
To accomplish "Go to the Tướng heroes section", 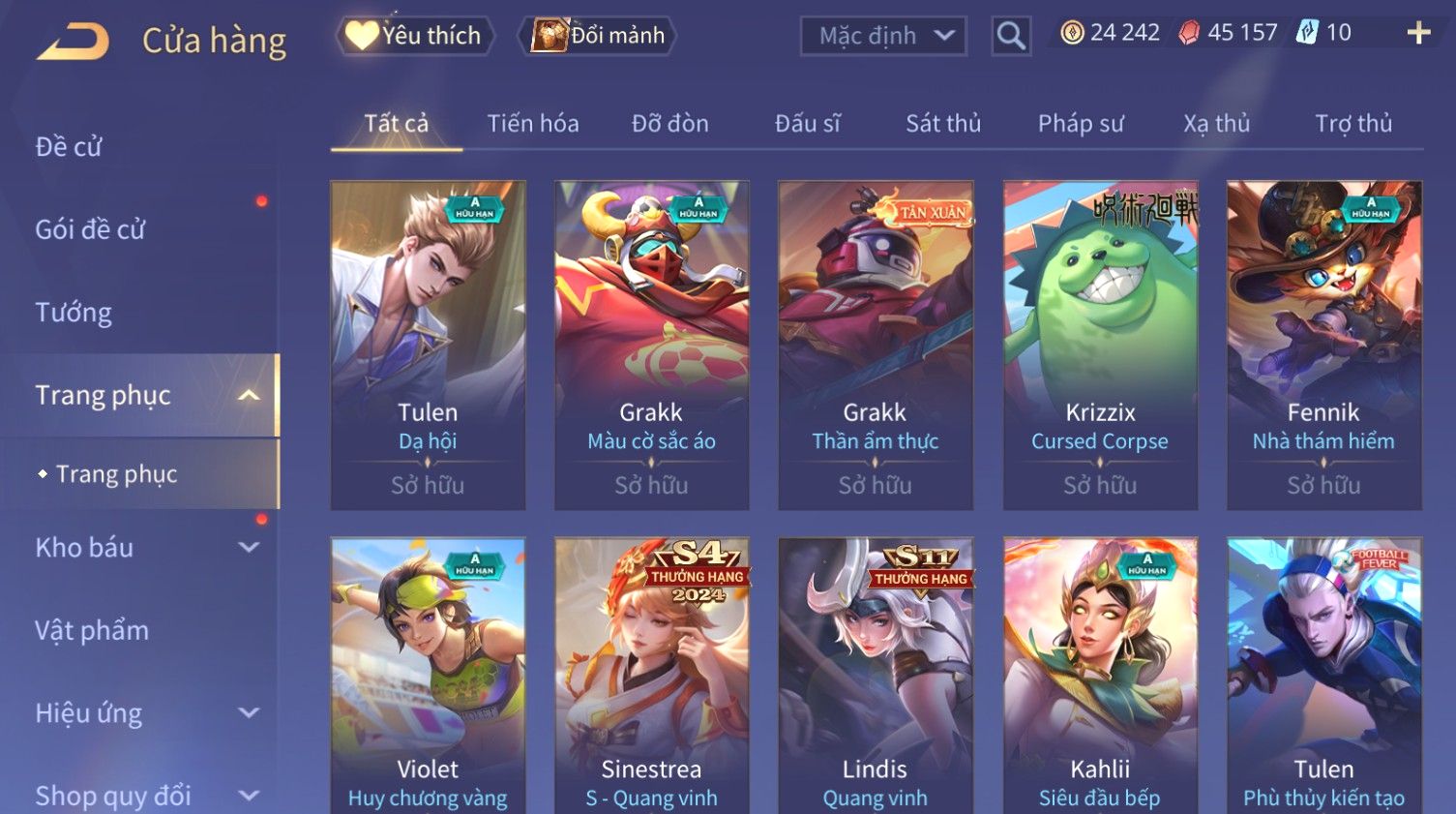I will click(74, 313).
